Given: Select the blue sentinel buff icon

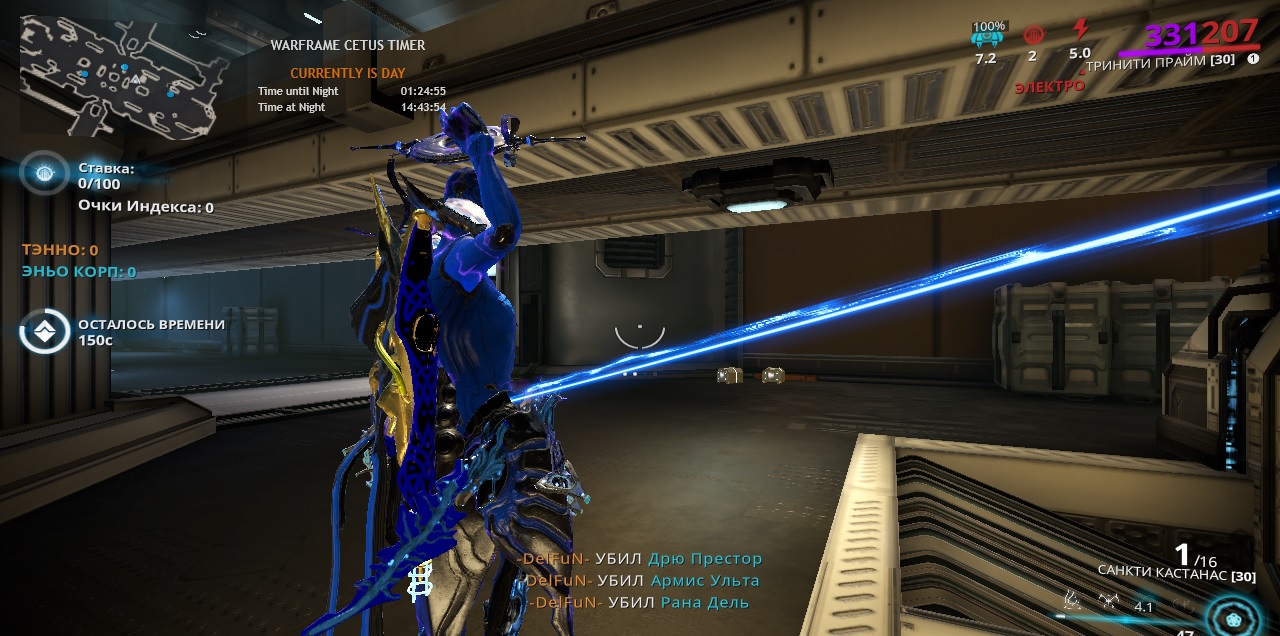Looking at the screenshot, I should pos(986,36).
